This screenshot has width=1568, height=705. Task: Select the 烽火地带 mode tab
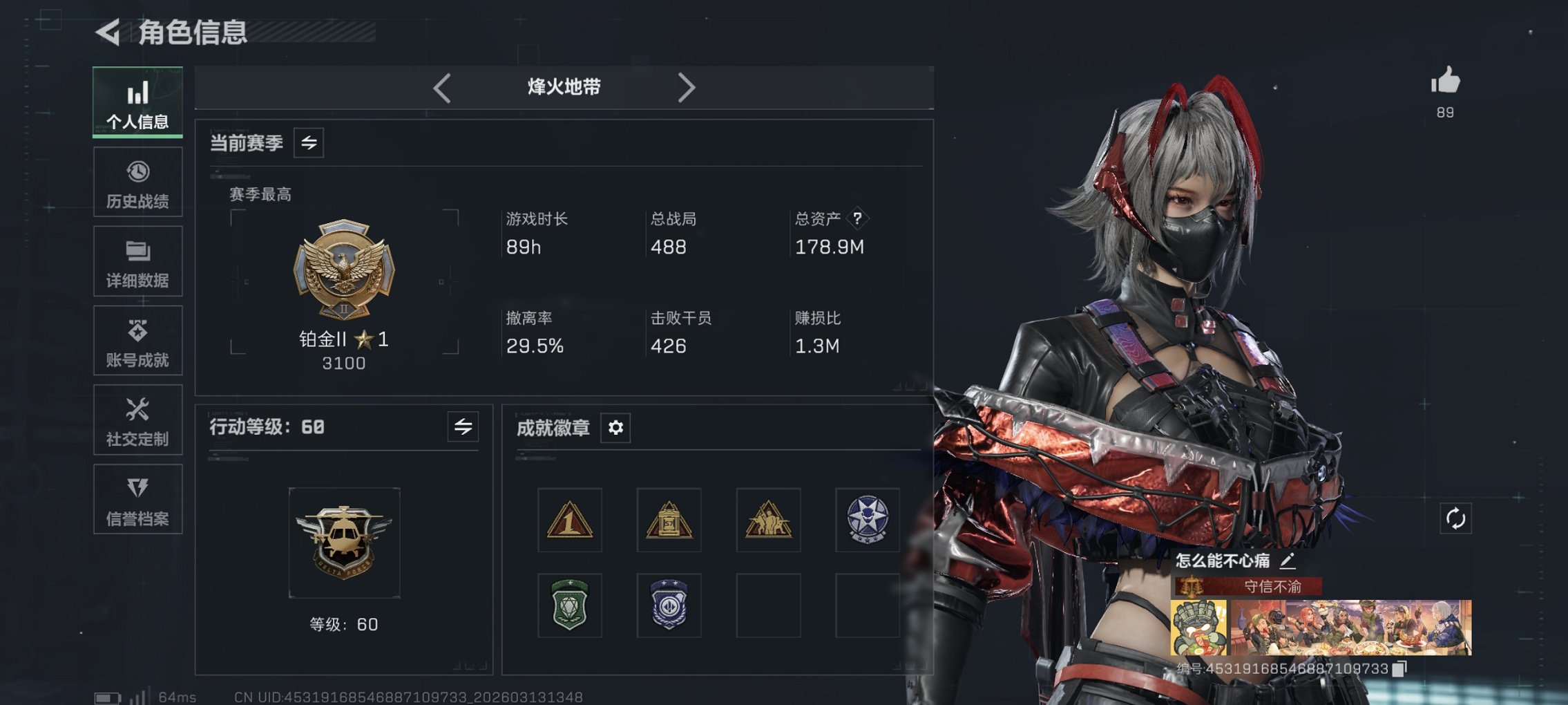563,88
